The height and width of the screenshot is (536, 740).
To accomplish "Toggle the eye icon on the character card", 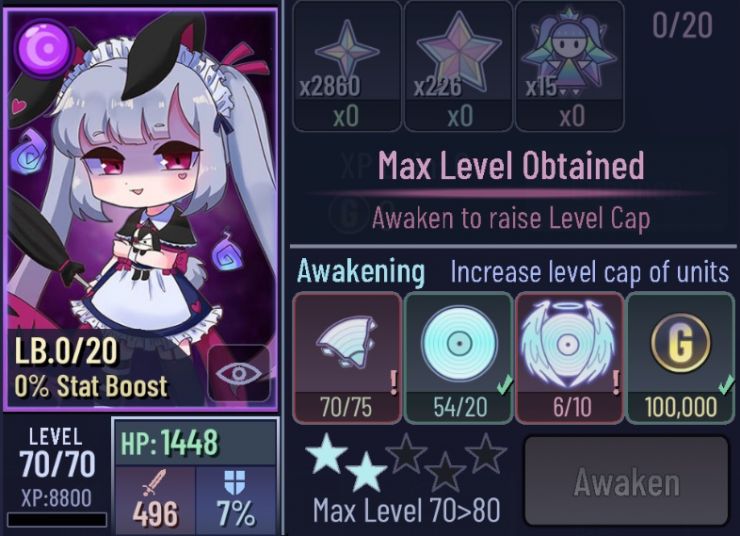I will pyautogui.click(x=239, y=374).
